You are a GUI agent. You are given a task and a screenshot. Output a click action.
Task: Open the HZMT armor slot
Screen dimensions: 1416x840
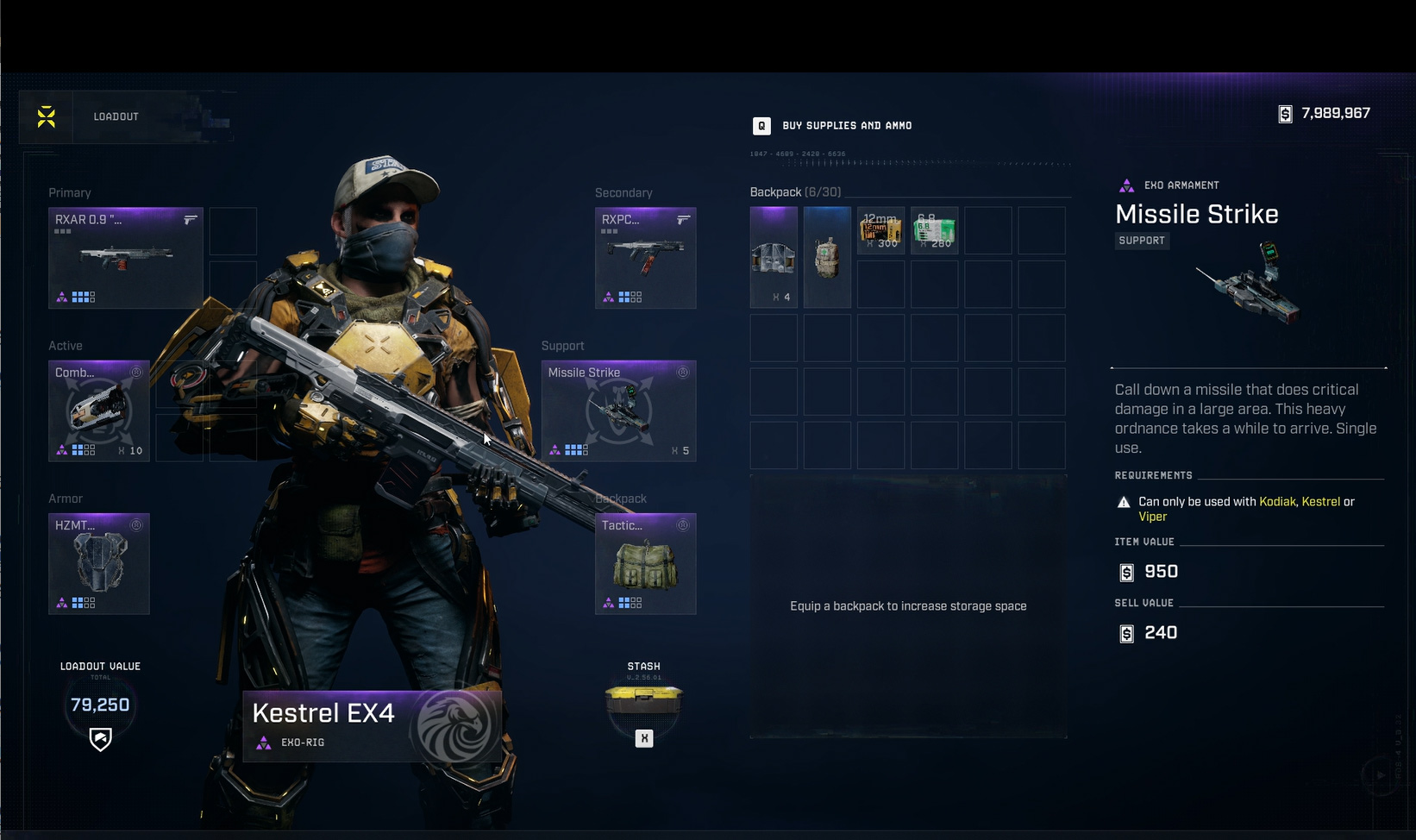tap(99, 563)
